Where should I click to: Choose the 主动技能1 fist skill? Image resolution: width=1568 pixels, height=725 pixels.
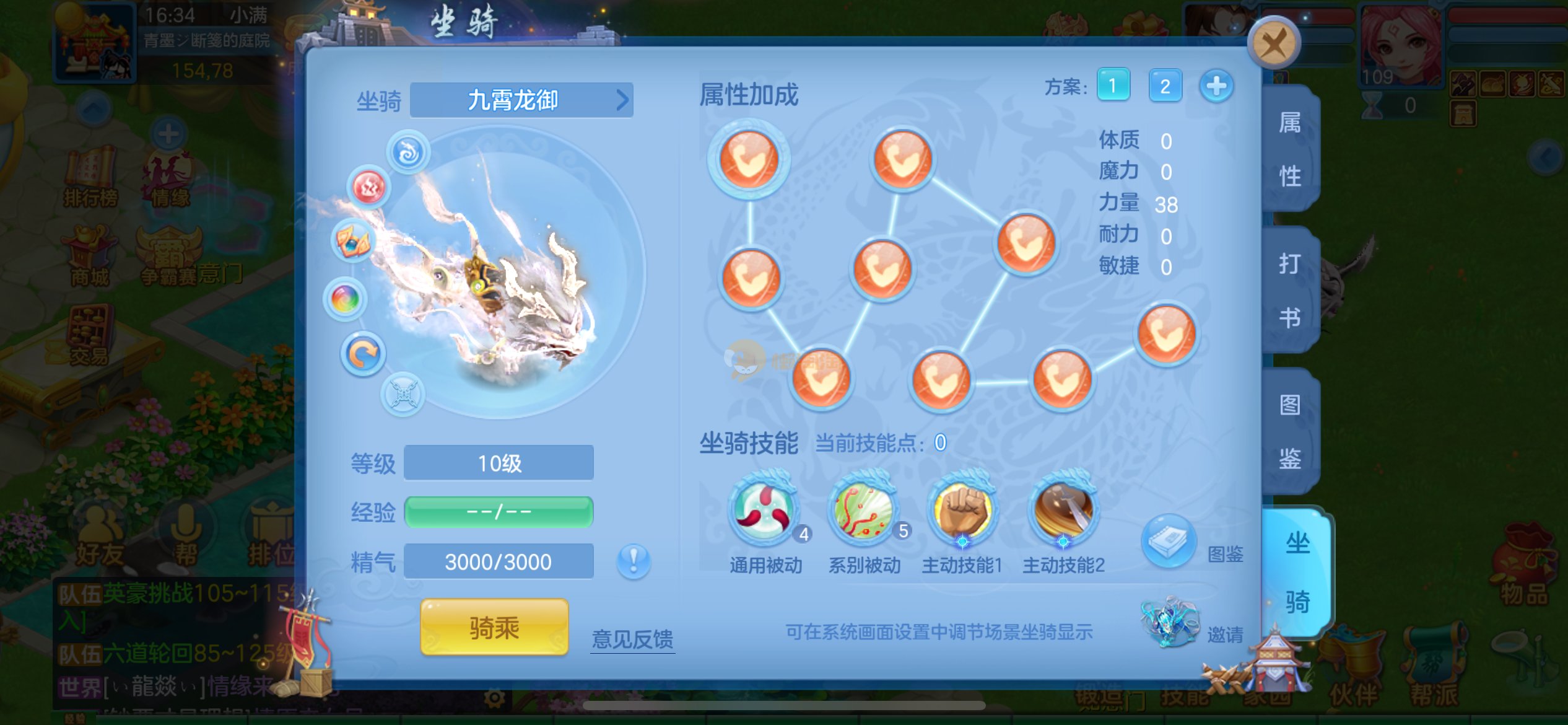pyautogui.click(x=962, y=511)
